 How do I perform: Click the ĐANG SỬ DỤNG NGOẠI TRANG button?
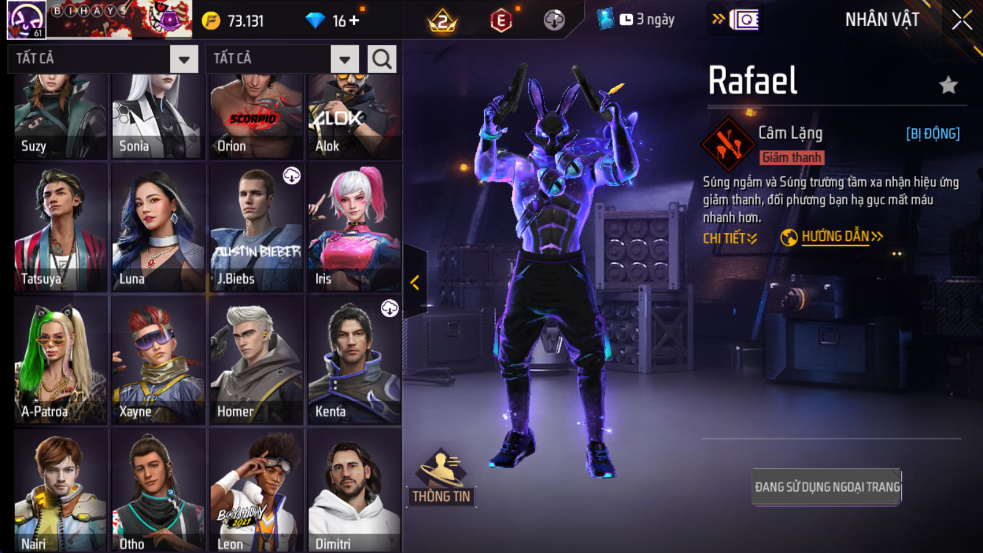point(827,487)
